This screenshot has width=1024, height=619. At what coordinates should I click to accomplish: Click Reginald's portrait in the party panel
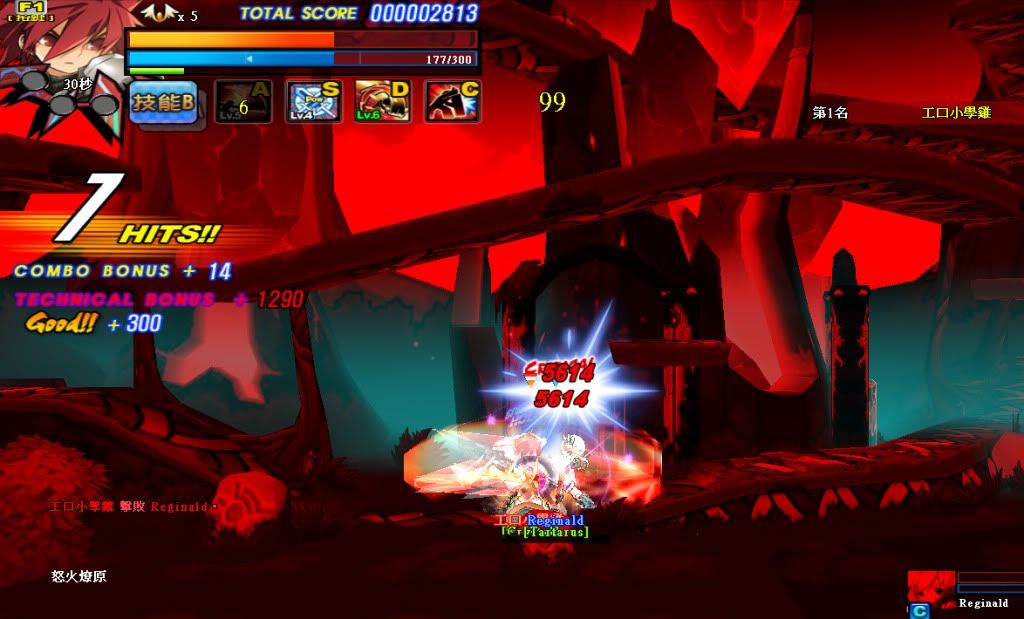pos(930,589)
